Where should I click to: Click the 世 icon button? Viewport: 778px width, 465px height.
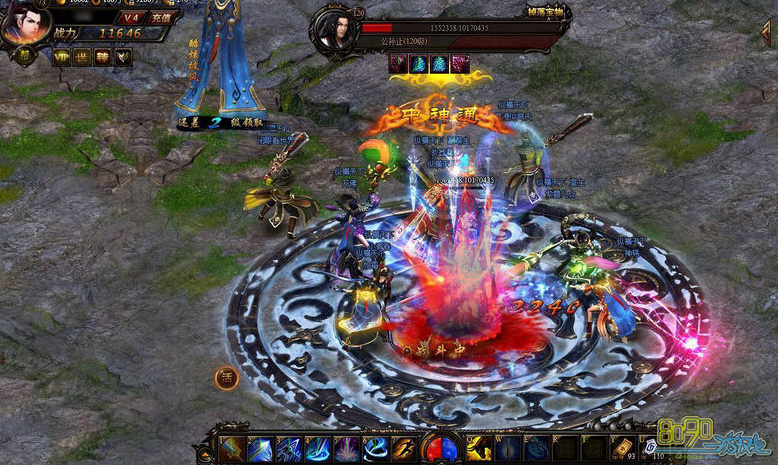[82, 57]
